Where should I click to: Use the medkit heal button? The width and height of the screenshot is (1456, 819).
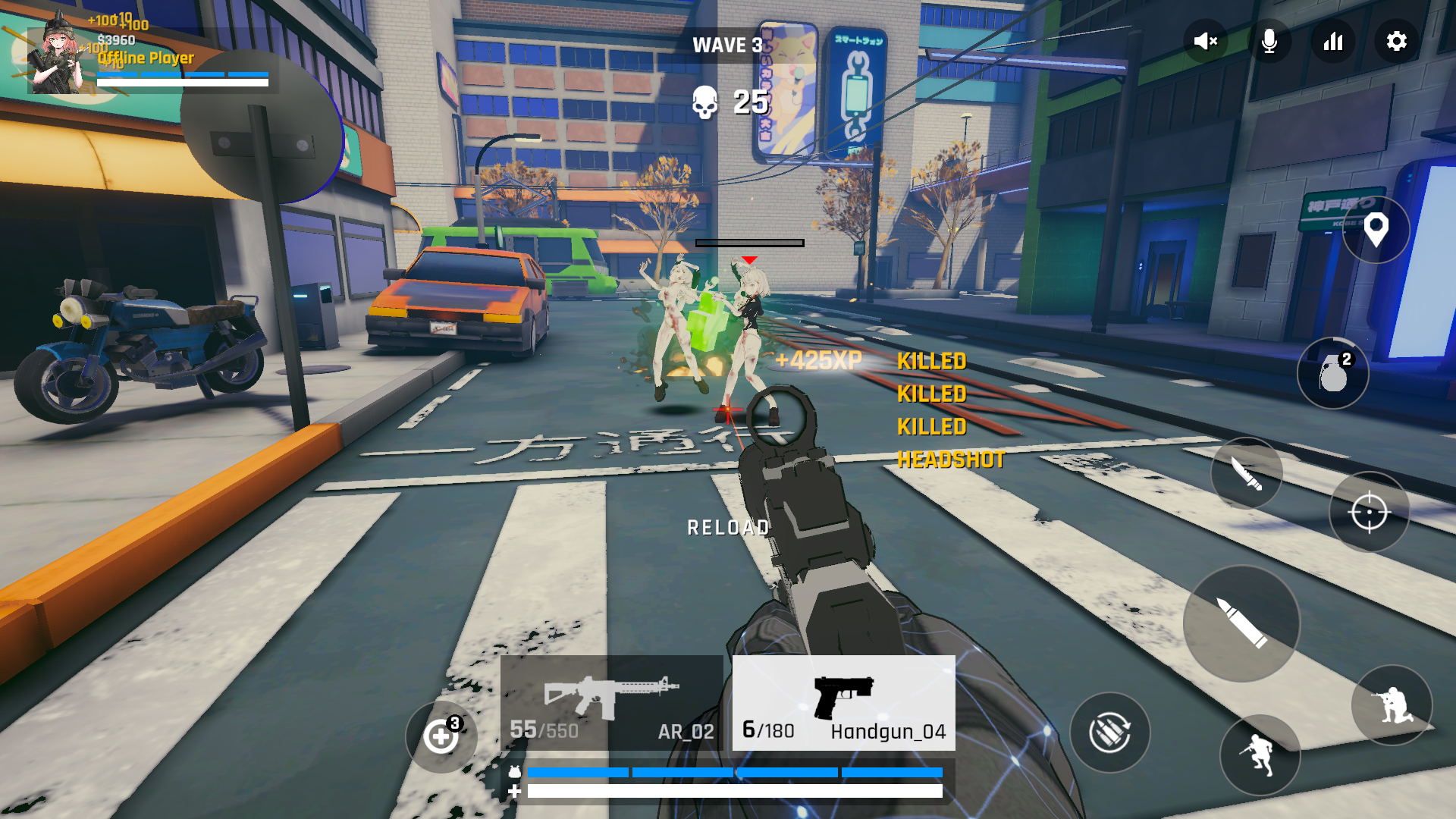point(441,736)
